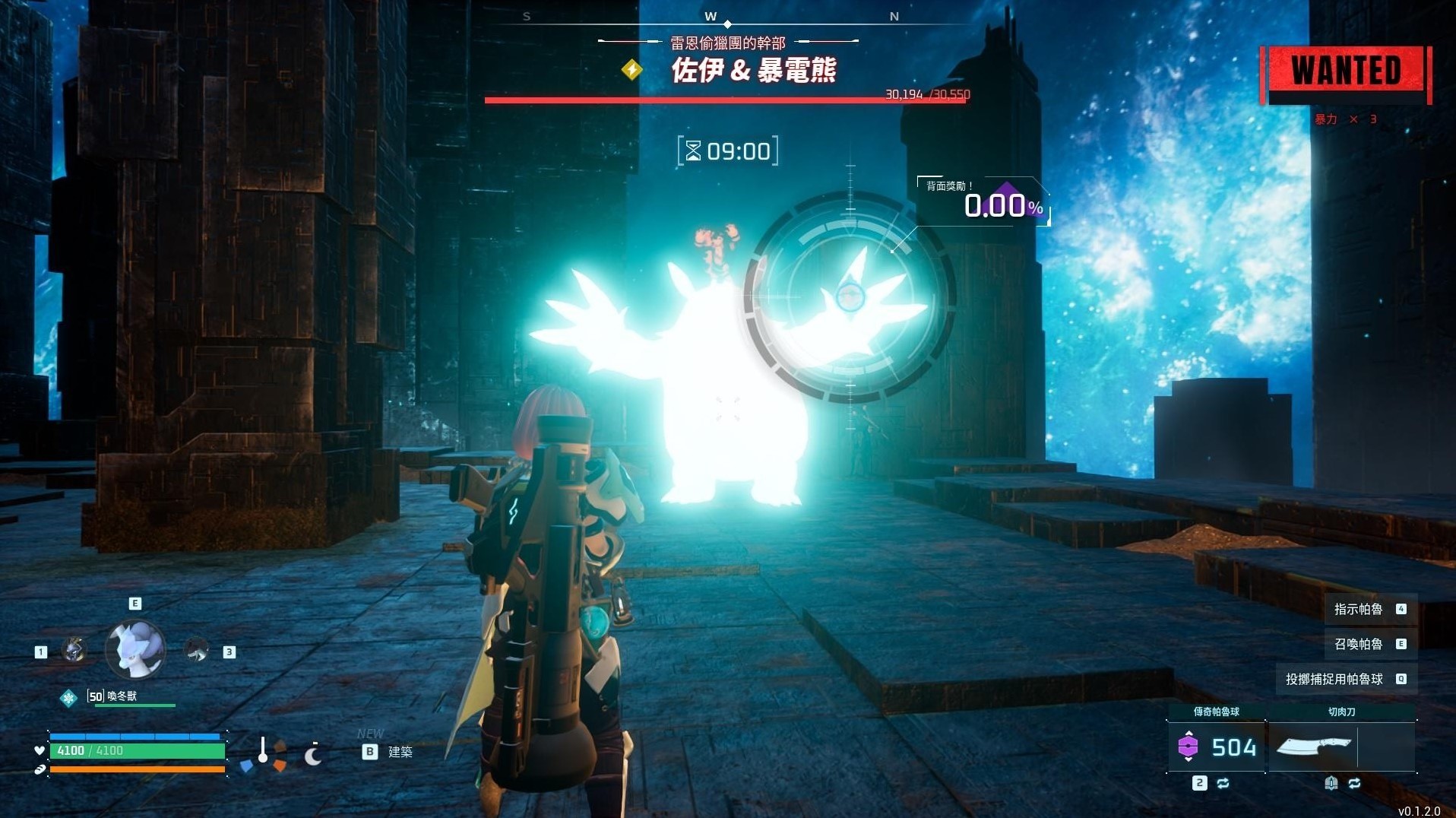Click the boss's yellow electric element icon
The image size is (1456, 818).
[631, 71]
